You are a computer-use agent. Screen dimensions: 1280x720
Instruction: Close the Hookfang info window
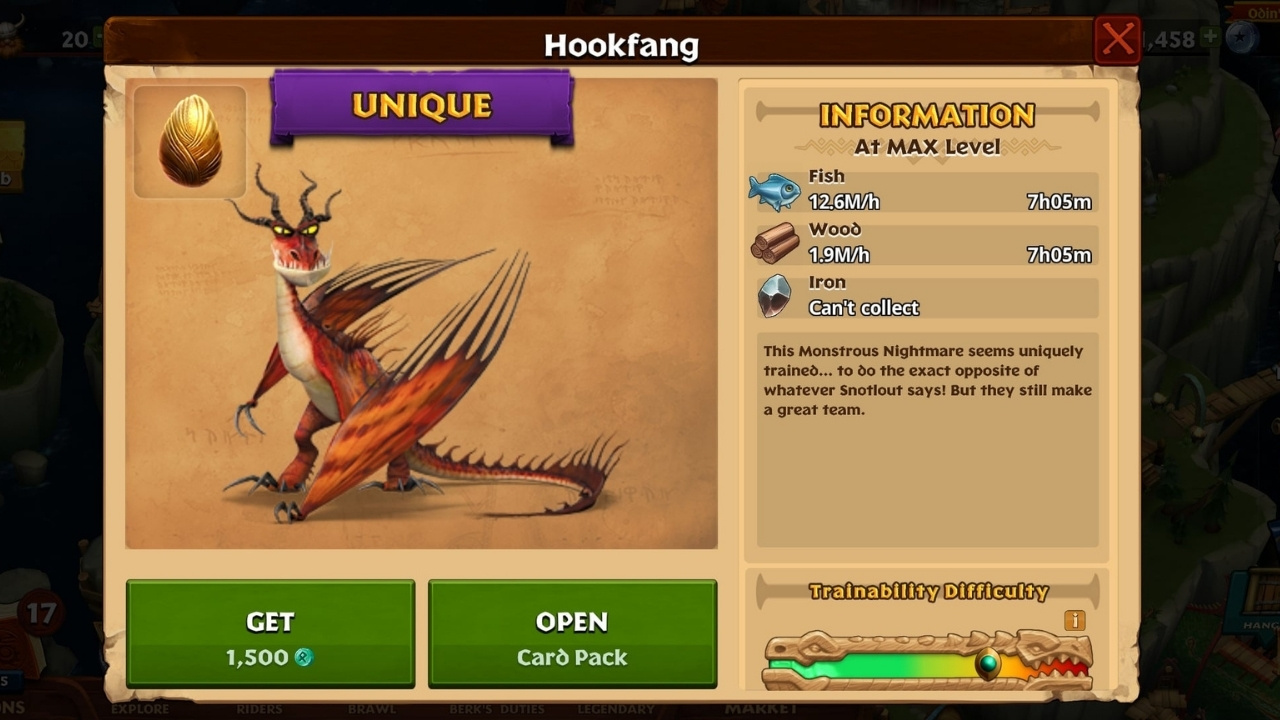tap(1116, 41)
